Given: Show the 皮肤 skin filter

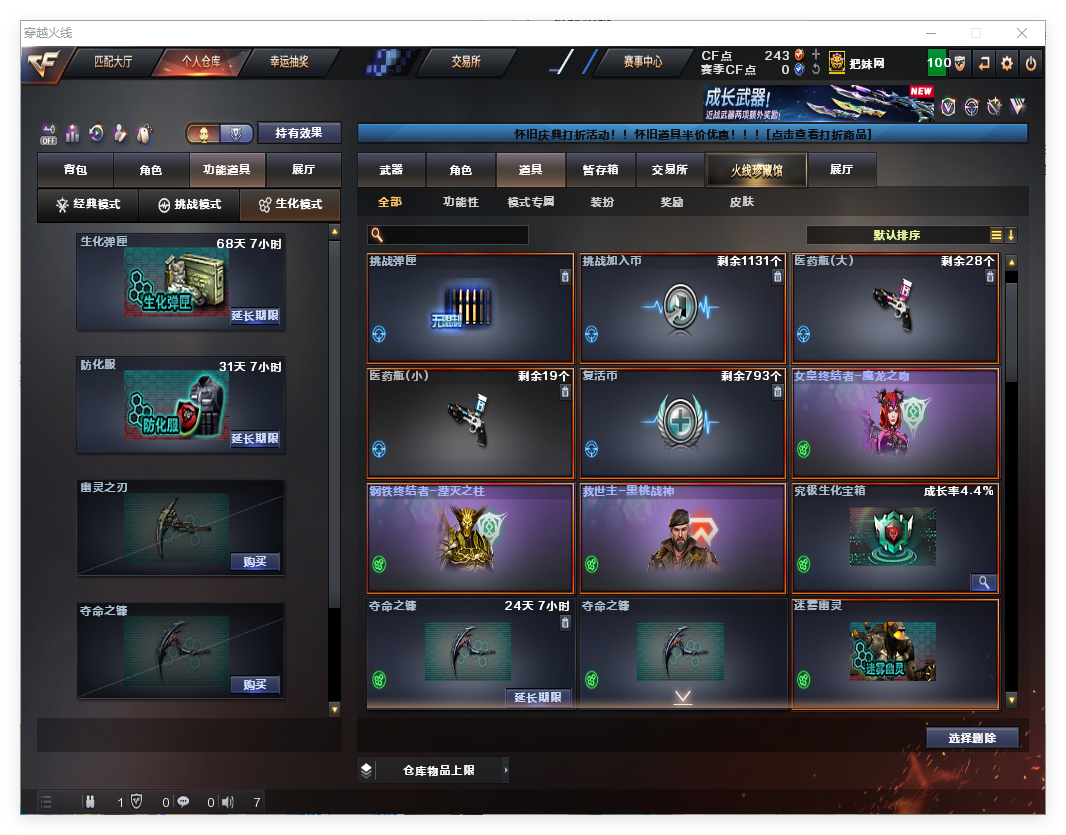Looking at the screenshot, I should point(742,202).
